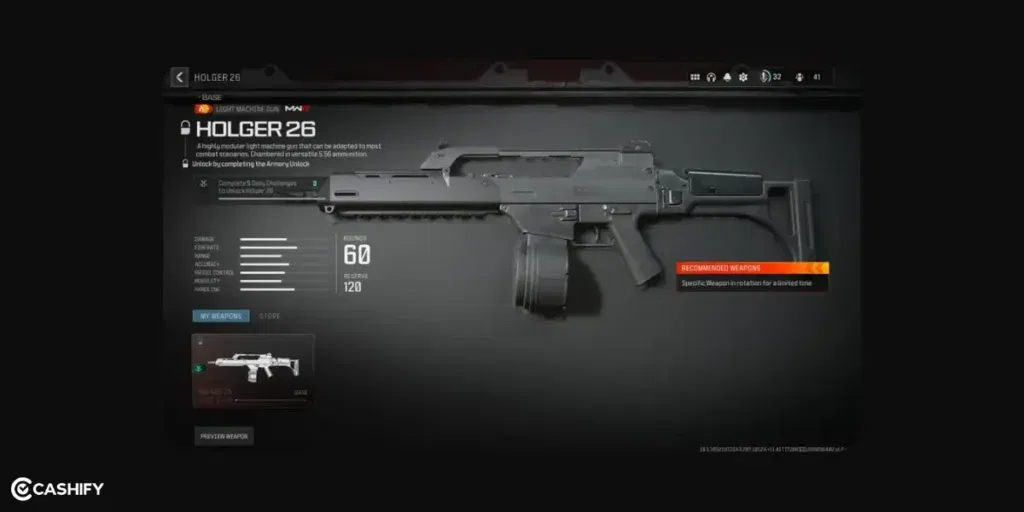Viewport: 1024px width, 512px height.
Task: Open the gear settings icon
Action: [x=743, y=77]
